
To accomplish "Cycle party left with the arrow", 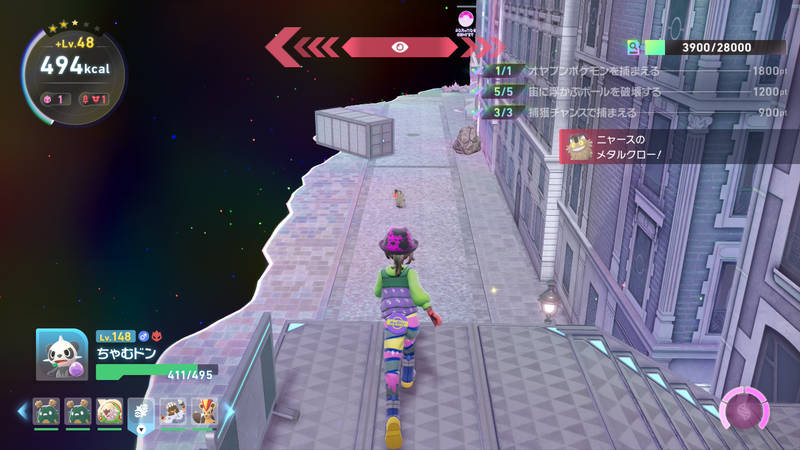I will (x=22, y=410).
